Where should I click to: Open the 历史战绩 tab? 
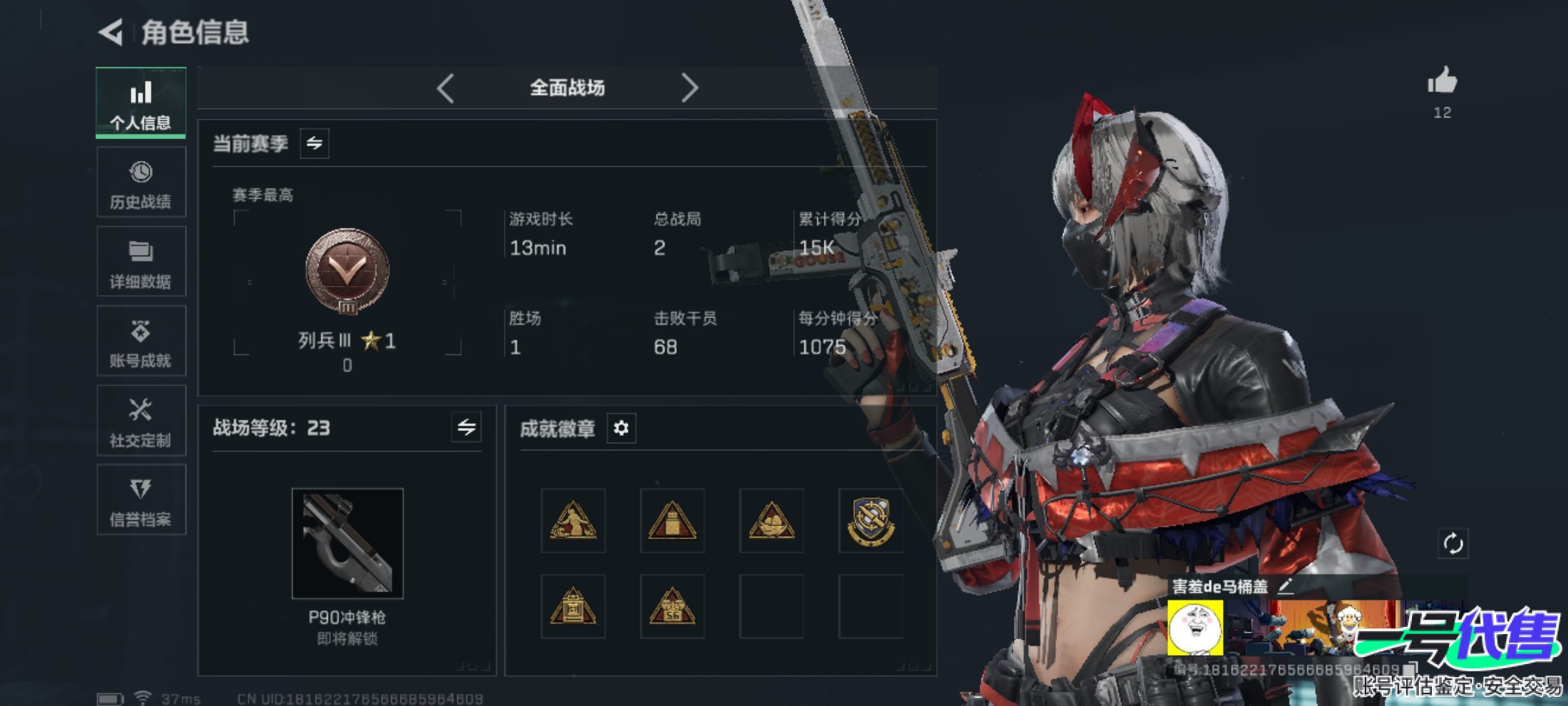(140, 182)
